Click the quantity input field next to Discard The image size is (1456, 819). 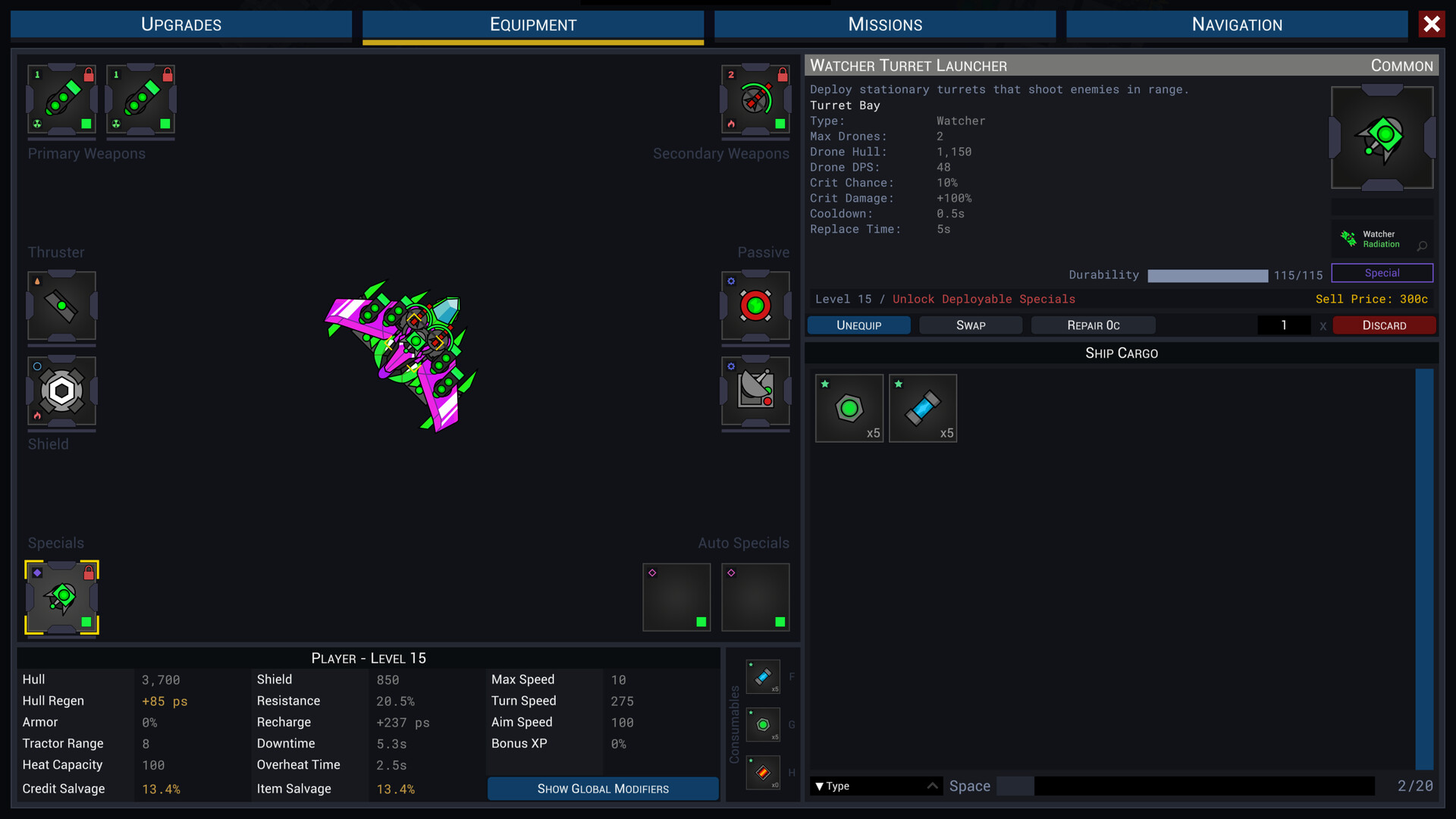(1284, 325)
